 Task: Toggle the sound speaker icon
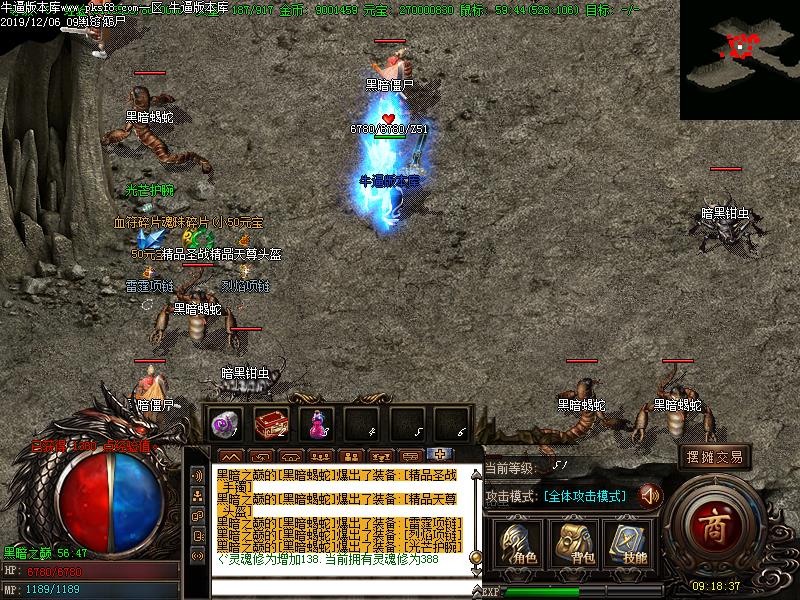[x=650, y=495]
